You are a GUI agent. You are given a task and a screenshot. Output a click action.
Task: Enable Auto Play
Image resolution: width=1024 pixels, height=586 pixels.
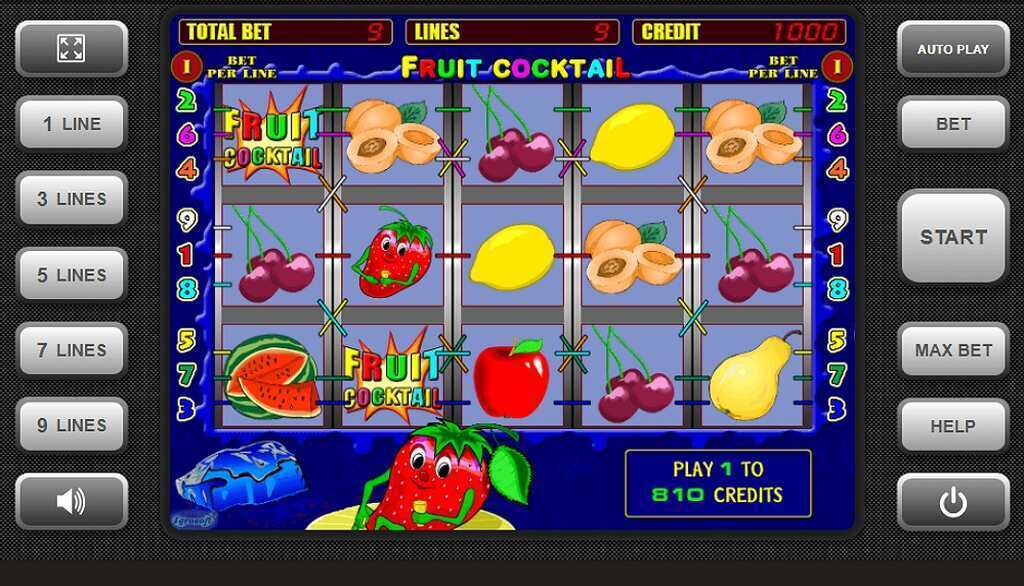pos(953,49)
